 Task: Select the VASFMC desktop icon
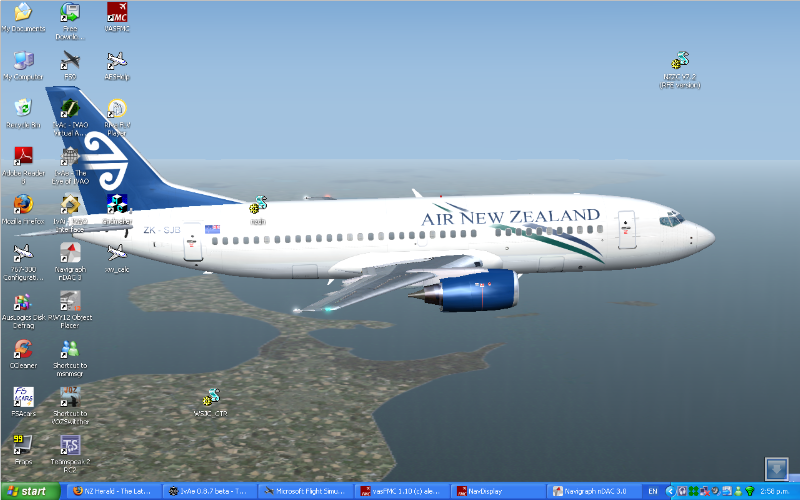pos(117,13)
